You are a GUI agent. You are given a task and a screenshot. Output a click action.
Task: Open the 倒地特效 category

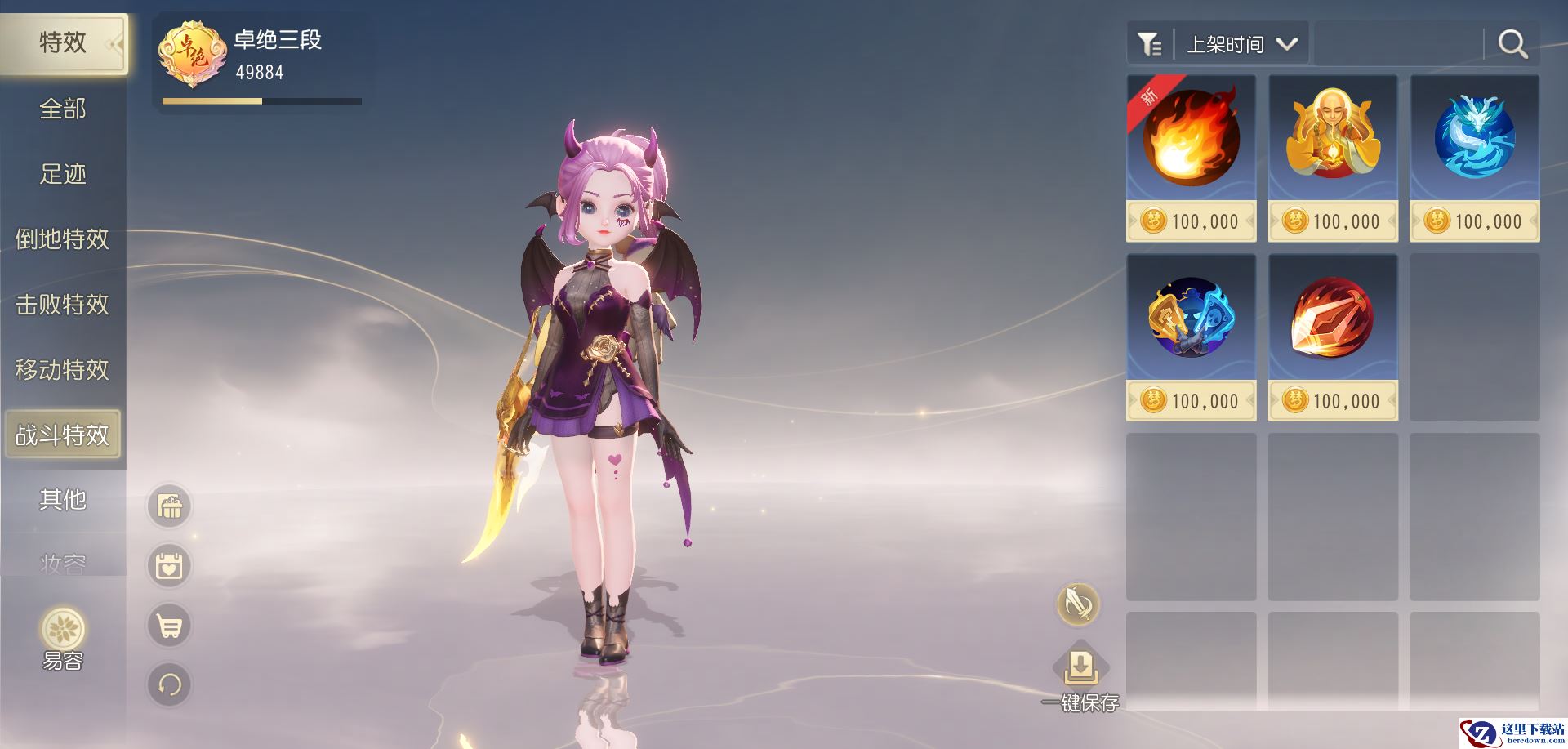click(x=62, y=239)
